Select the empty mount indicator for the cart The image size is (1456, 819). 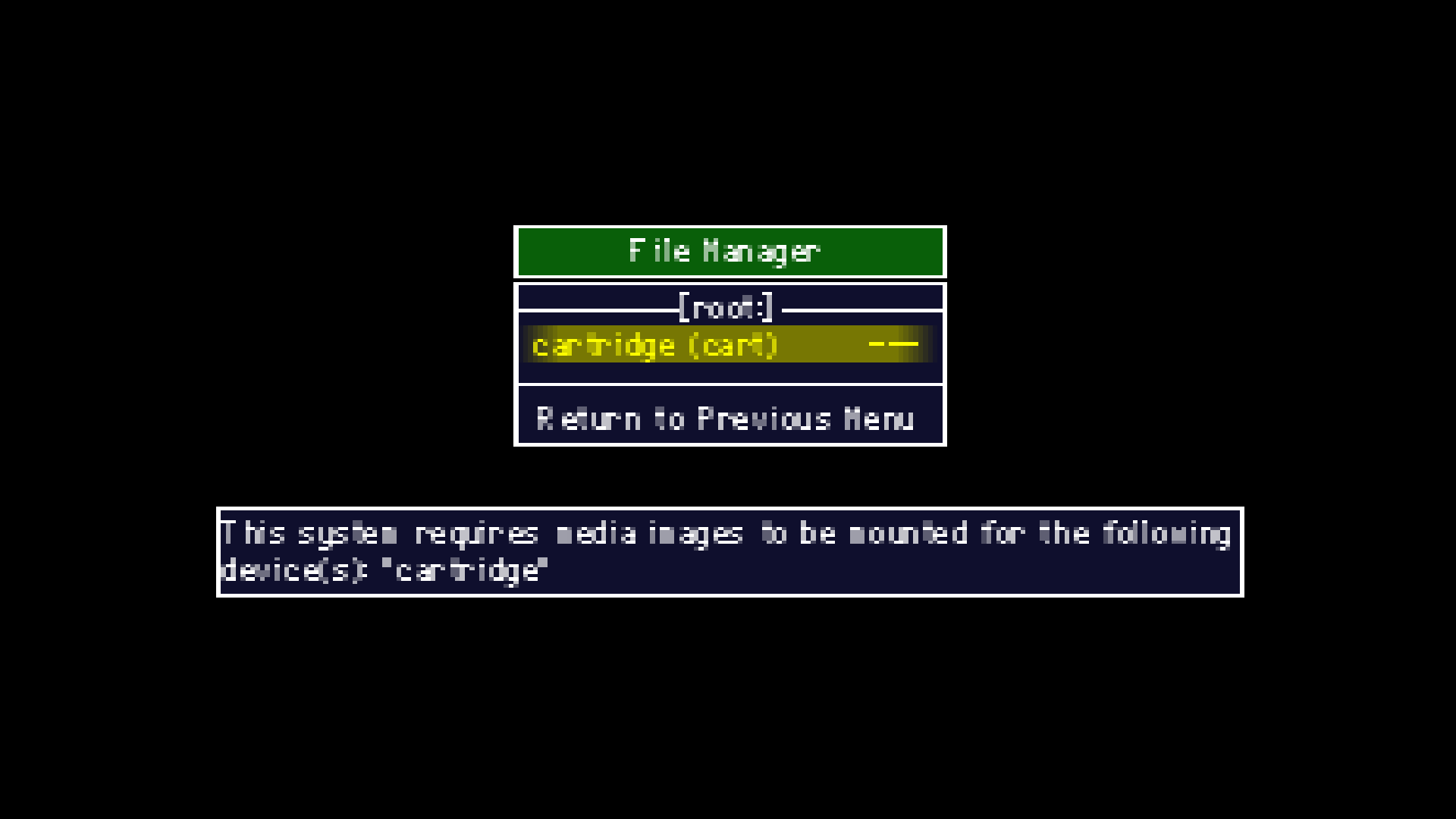(x=895, y=345)
